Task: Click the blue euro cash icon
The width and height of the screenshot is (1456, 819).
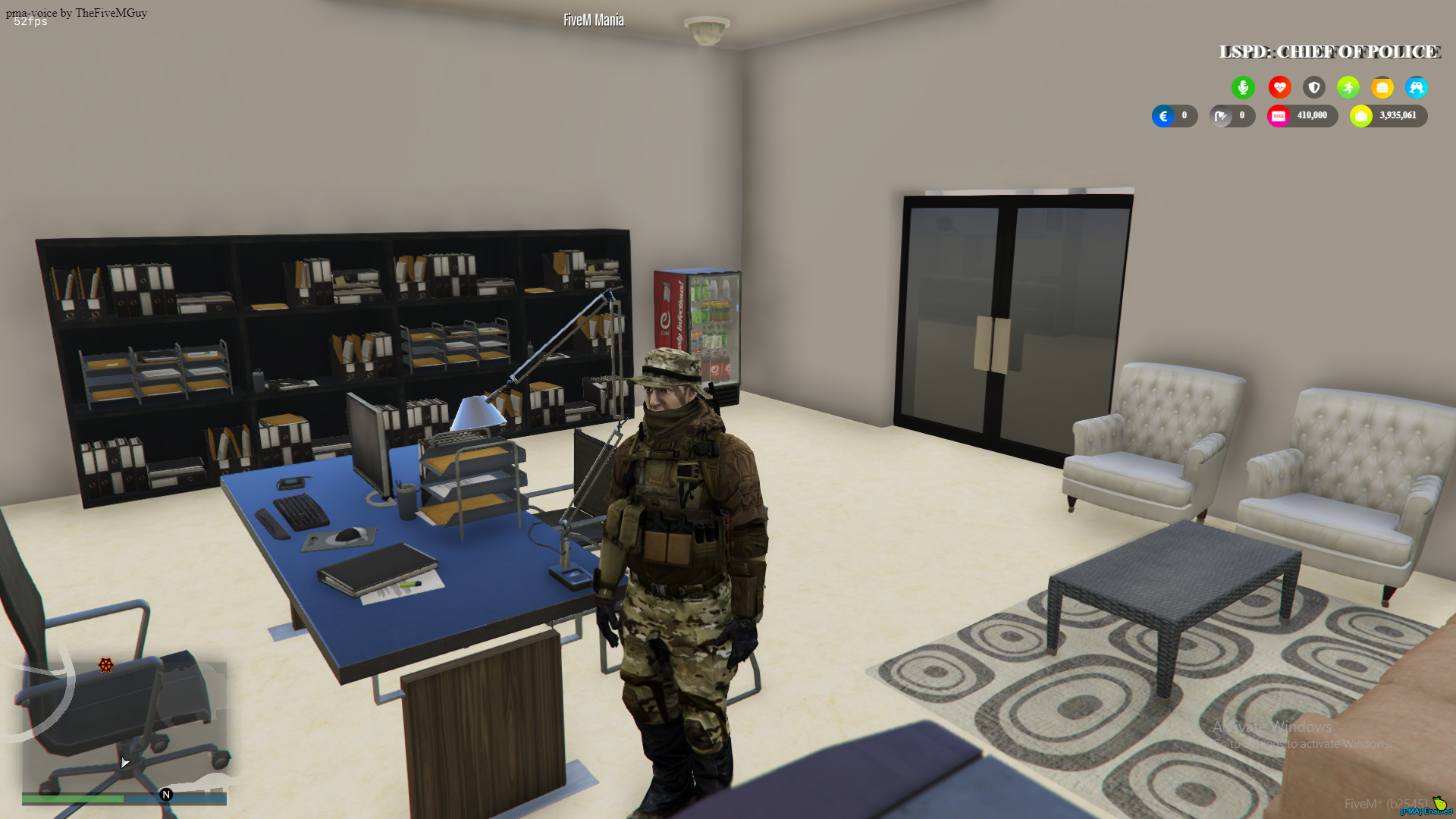Action: point(1163,116)
